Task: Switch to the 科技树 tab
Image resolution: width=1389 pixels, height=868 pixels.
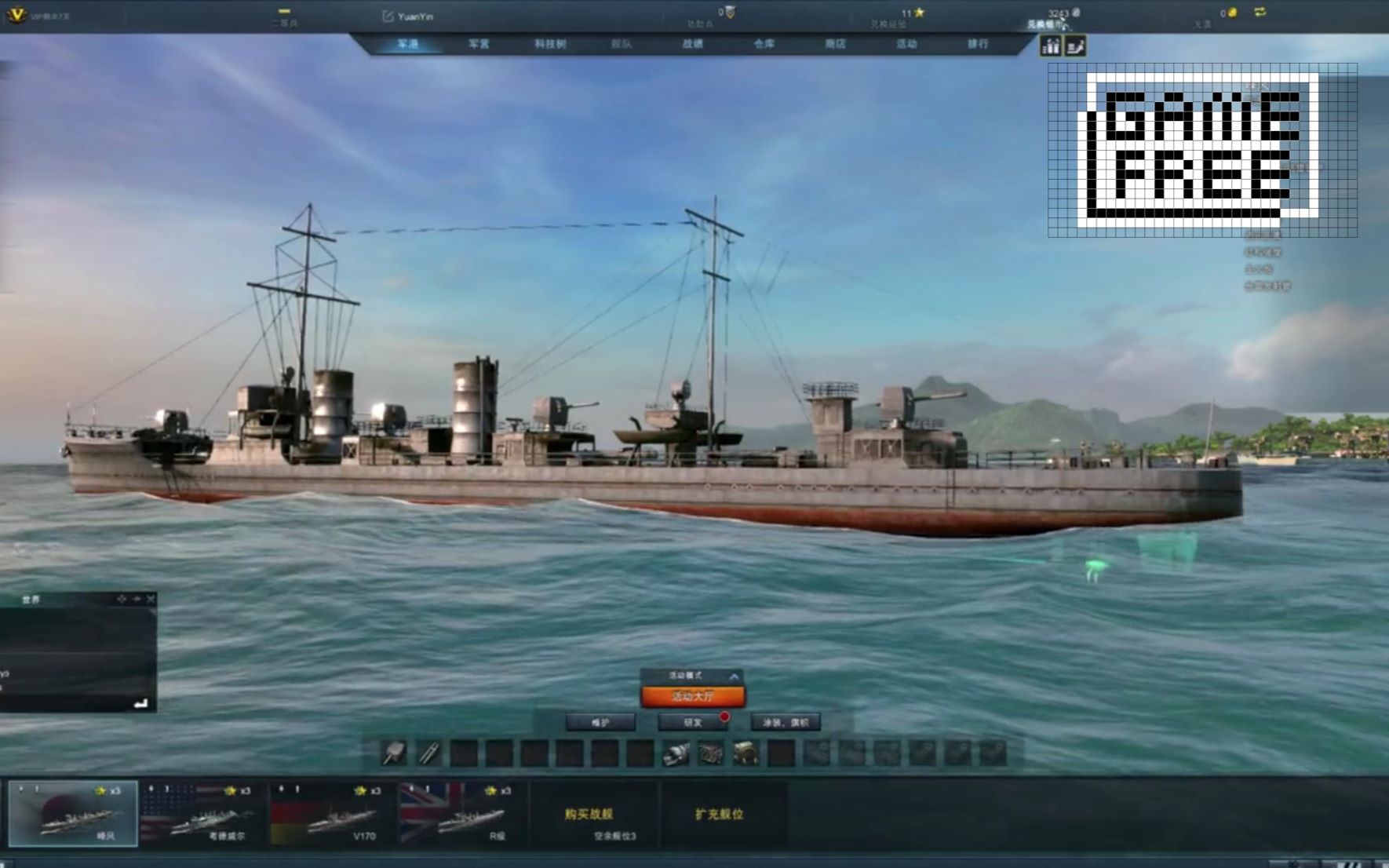Action: (x=551, y=45)
